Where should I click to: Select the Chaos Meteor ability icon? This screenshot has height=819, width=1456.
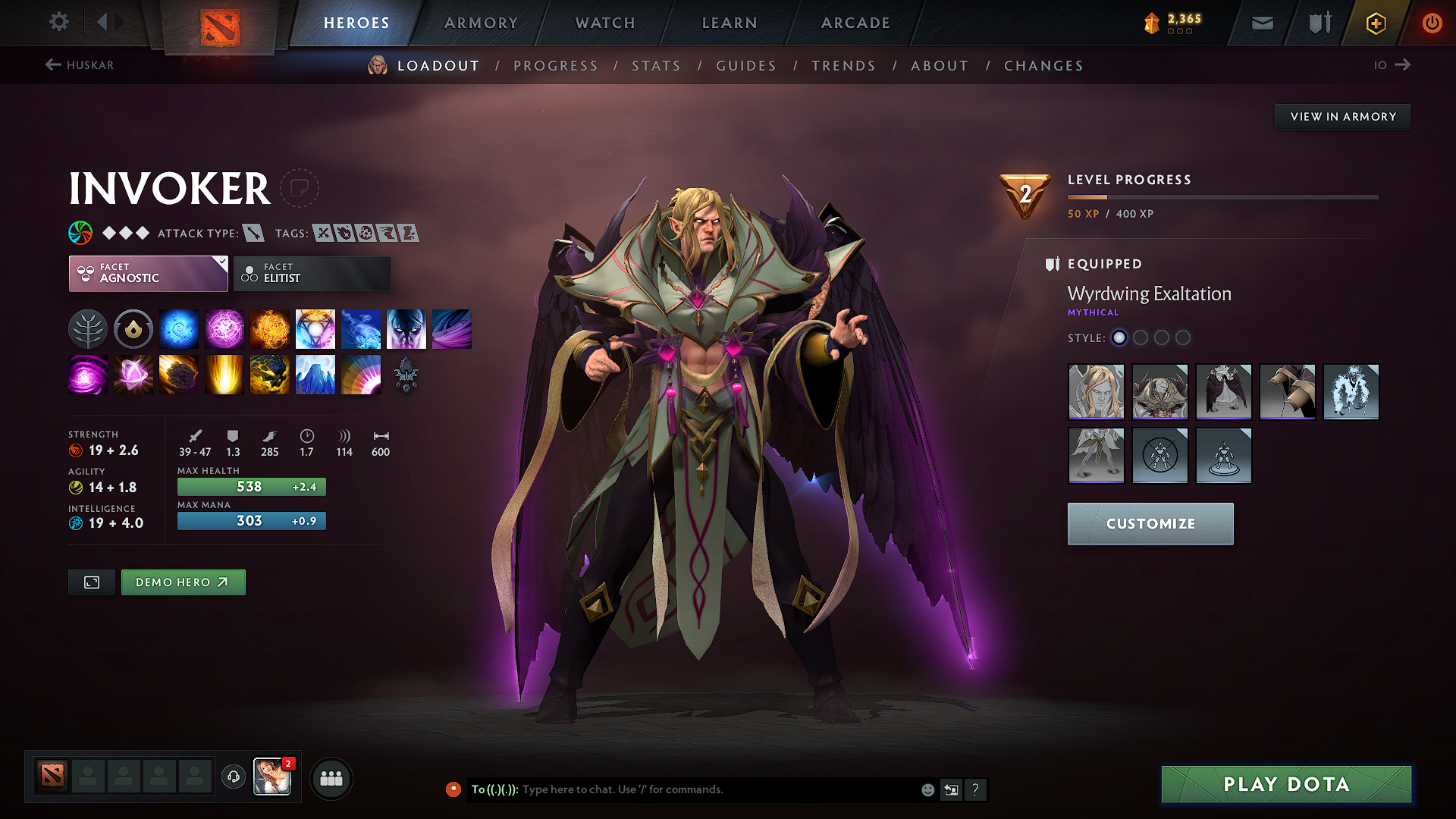pos(179,374)
